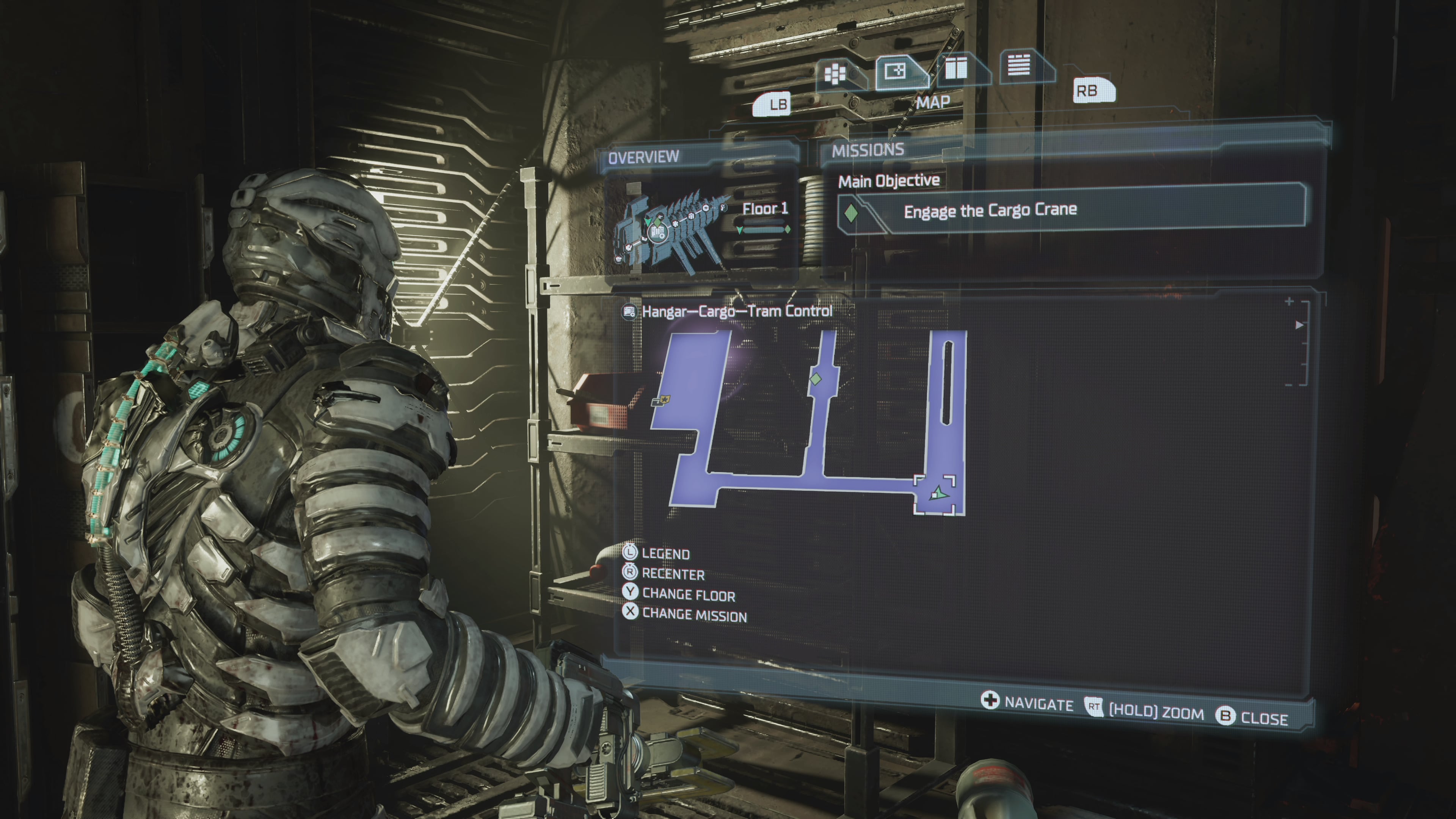Click the map zoom scale plus end

[1289, 302]
